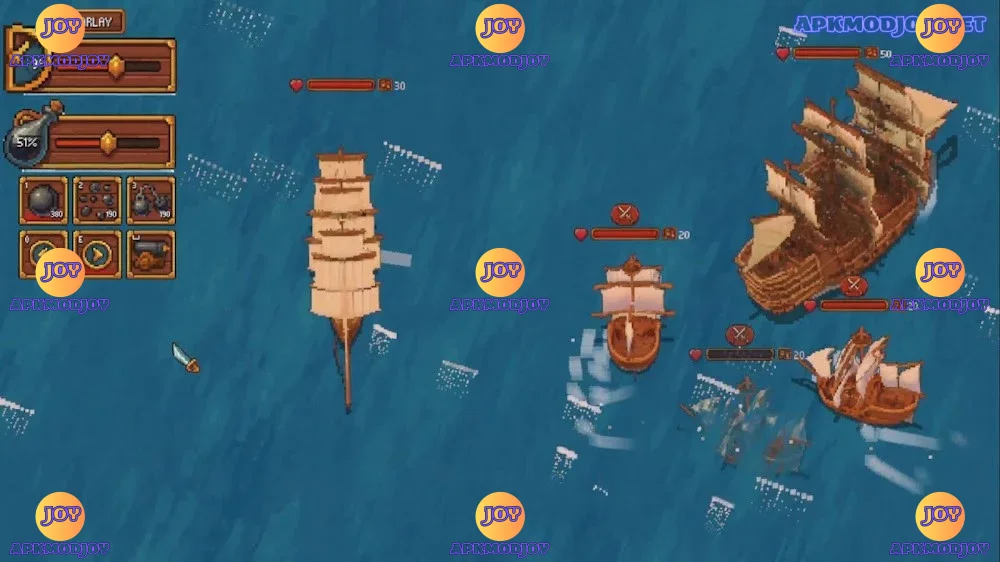Adjust the powder flask slider
The image size is (1000, 562).
(x=107, y=142)
